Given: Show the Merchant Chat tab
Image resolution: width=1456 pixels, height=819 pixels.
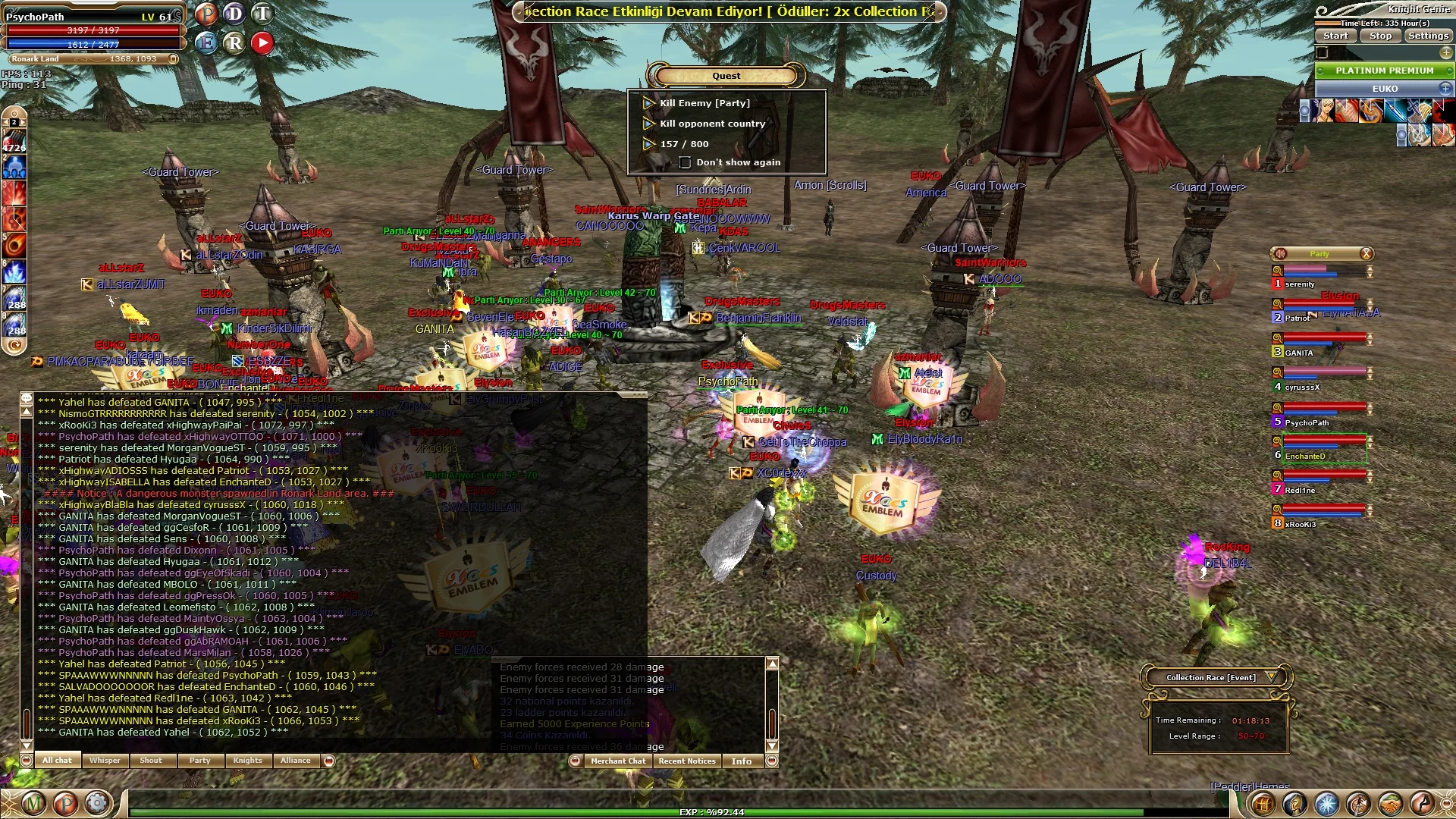Looking at the screenshot, I should [618, 761].
